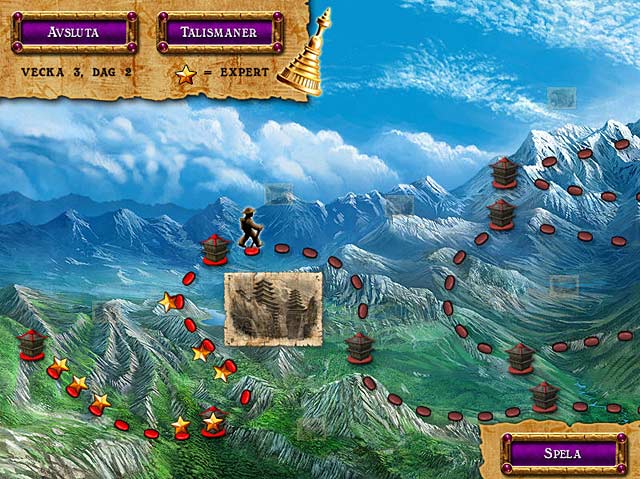Screen dimensions: 640x479
Task: Start the level with Spela
Action: click(562, 452)
